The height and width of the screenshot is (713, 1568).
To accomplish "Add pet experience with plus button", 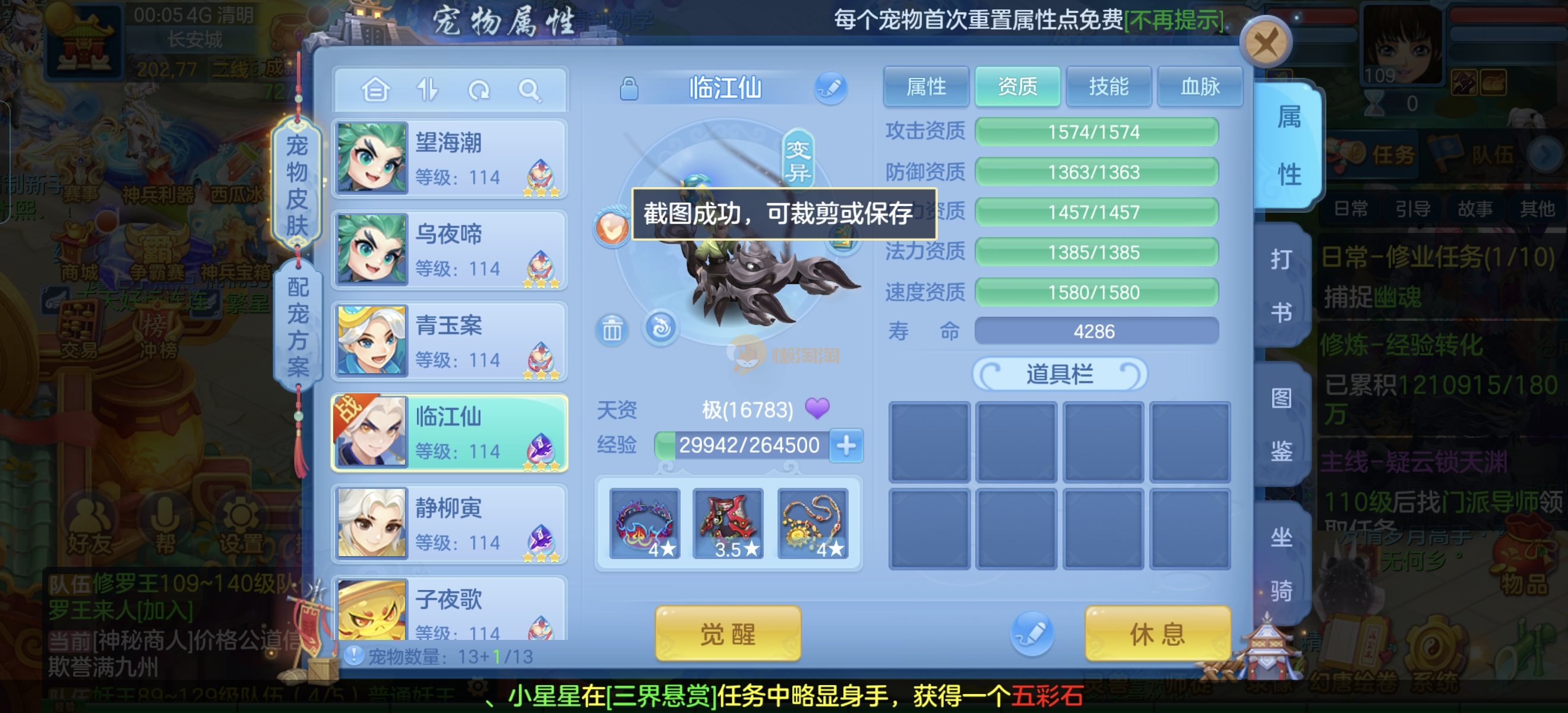I will coord(846,445).
